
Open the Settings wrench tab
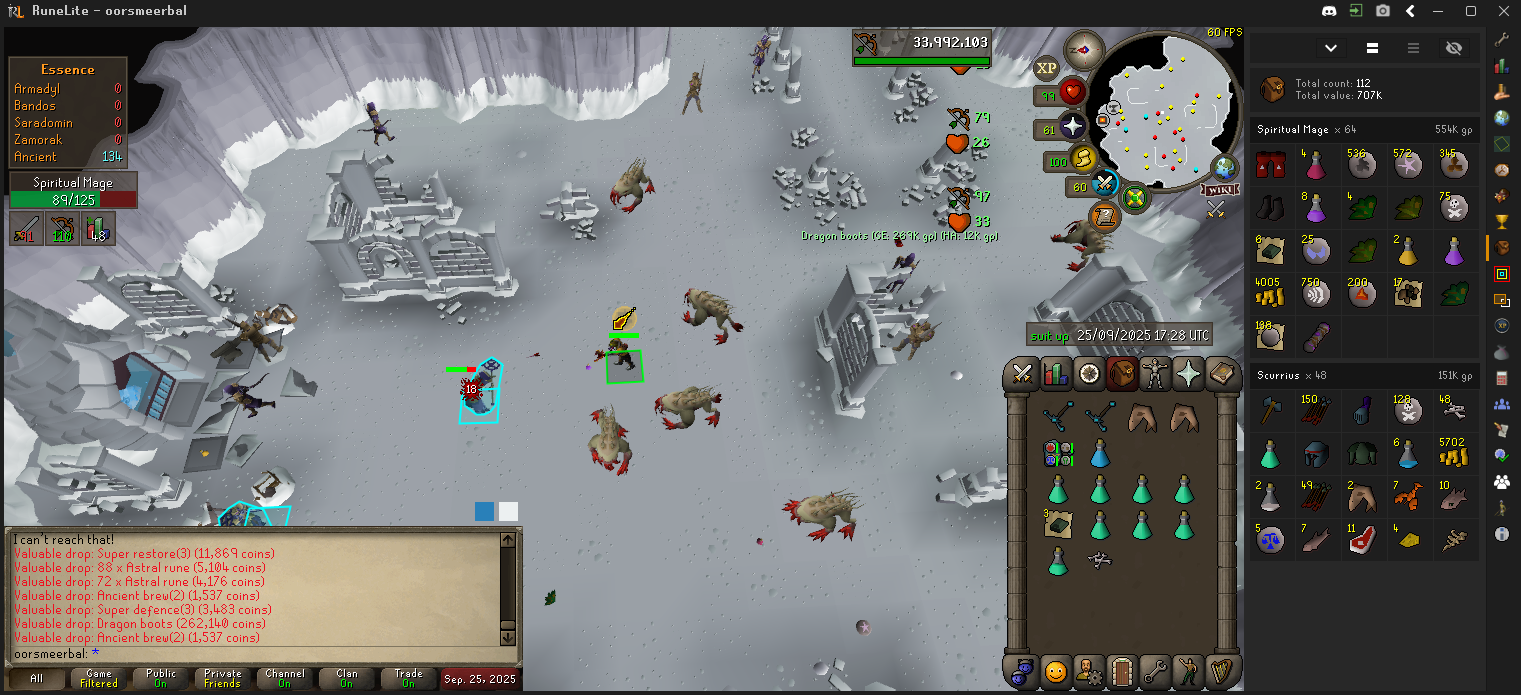(x=1155, y=670)
